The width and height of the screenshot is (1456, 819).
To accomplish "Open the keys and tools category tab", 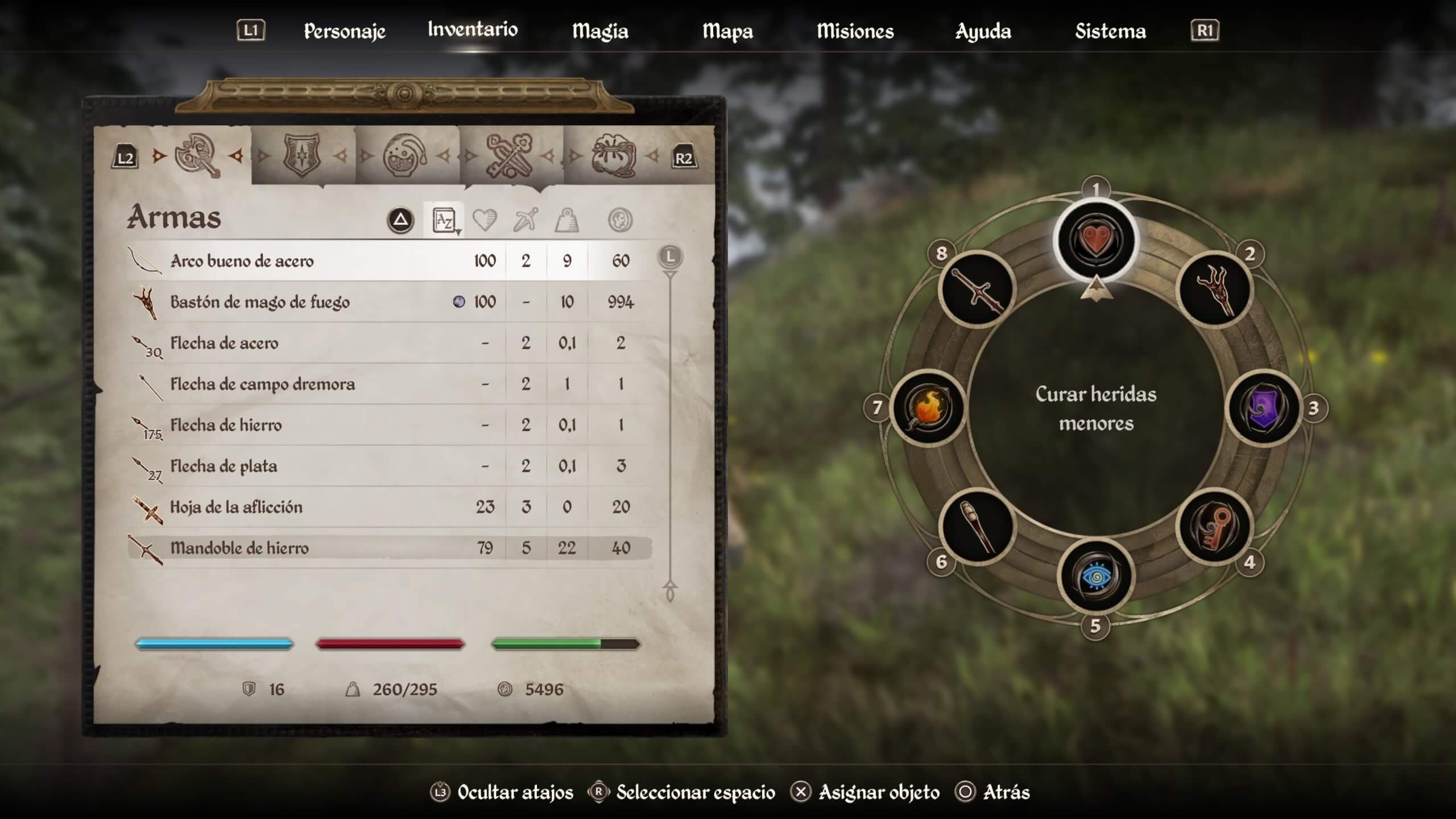I will (x=509, y=155).
